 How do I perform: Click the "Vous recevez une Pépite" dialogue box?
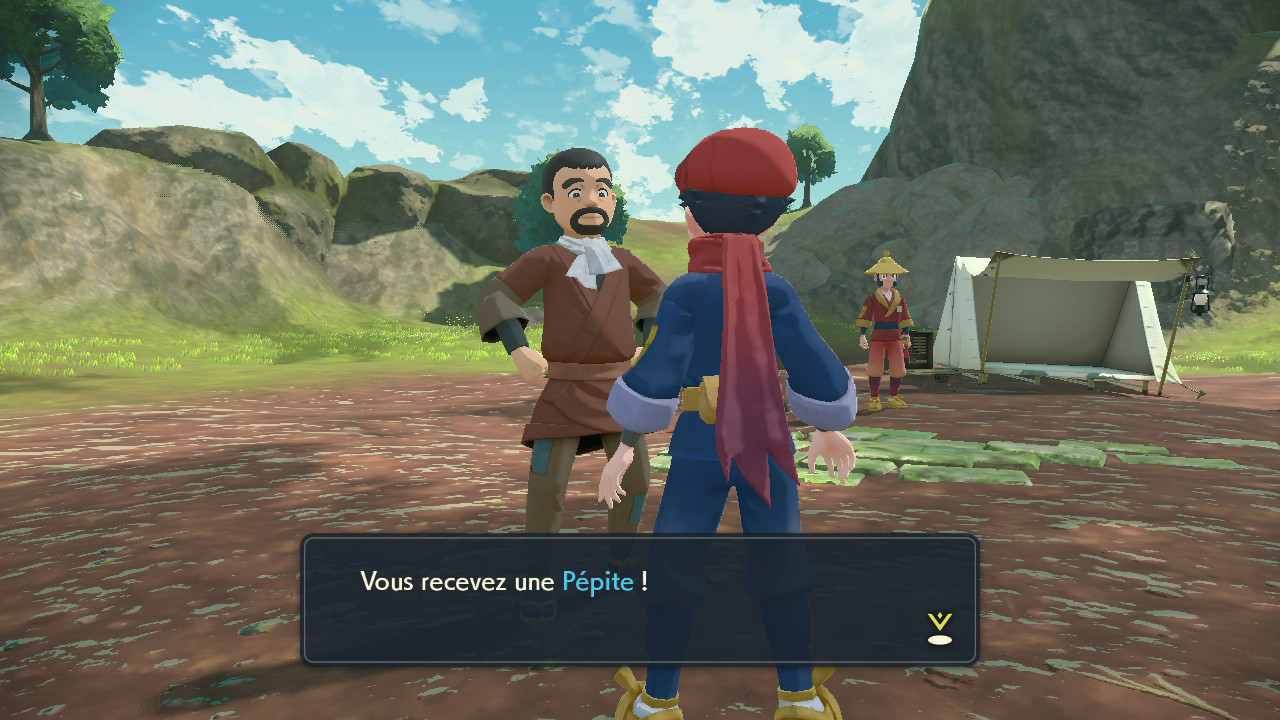click(639, 599)
